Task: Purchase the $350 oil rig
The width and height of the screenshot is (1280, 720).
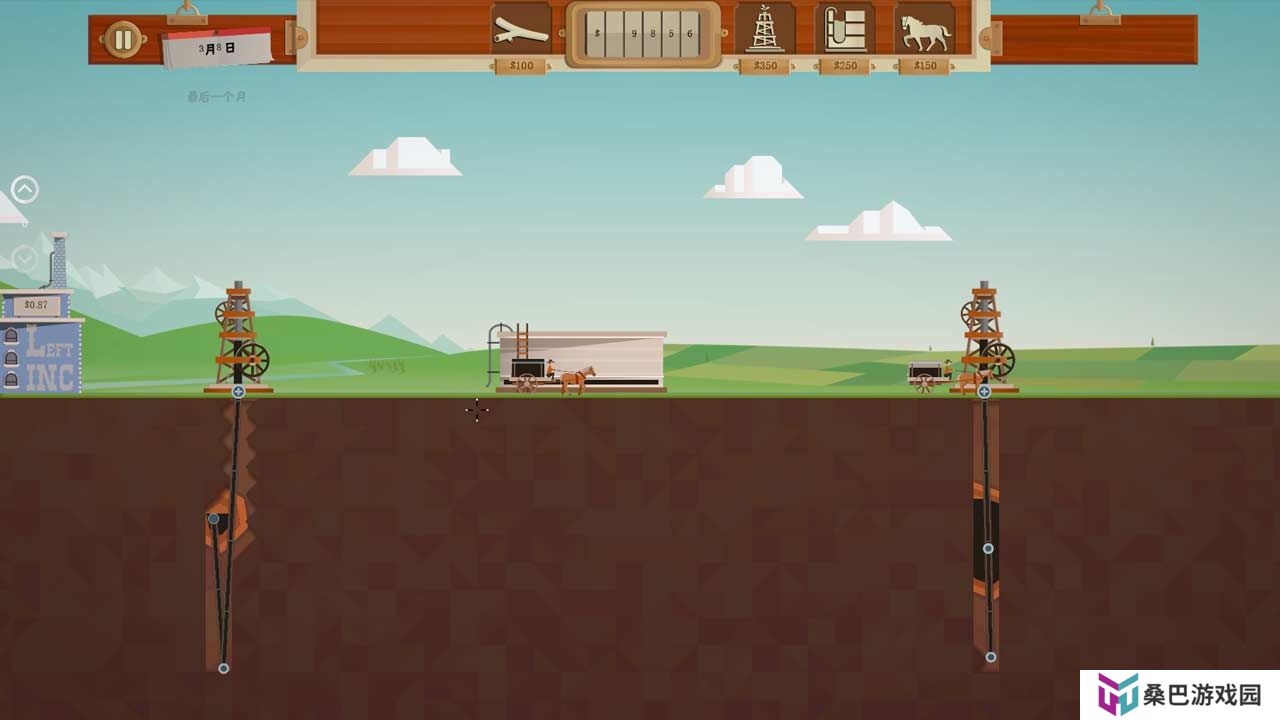Action: [x=765, y=29]
